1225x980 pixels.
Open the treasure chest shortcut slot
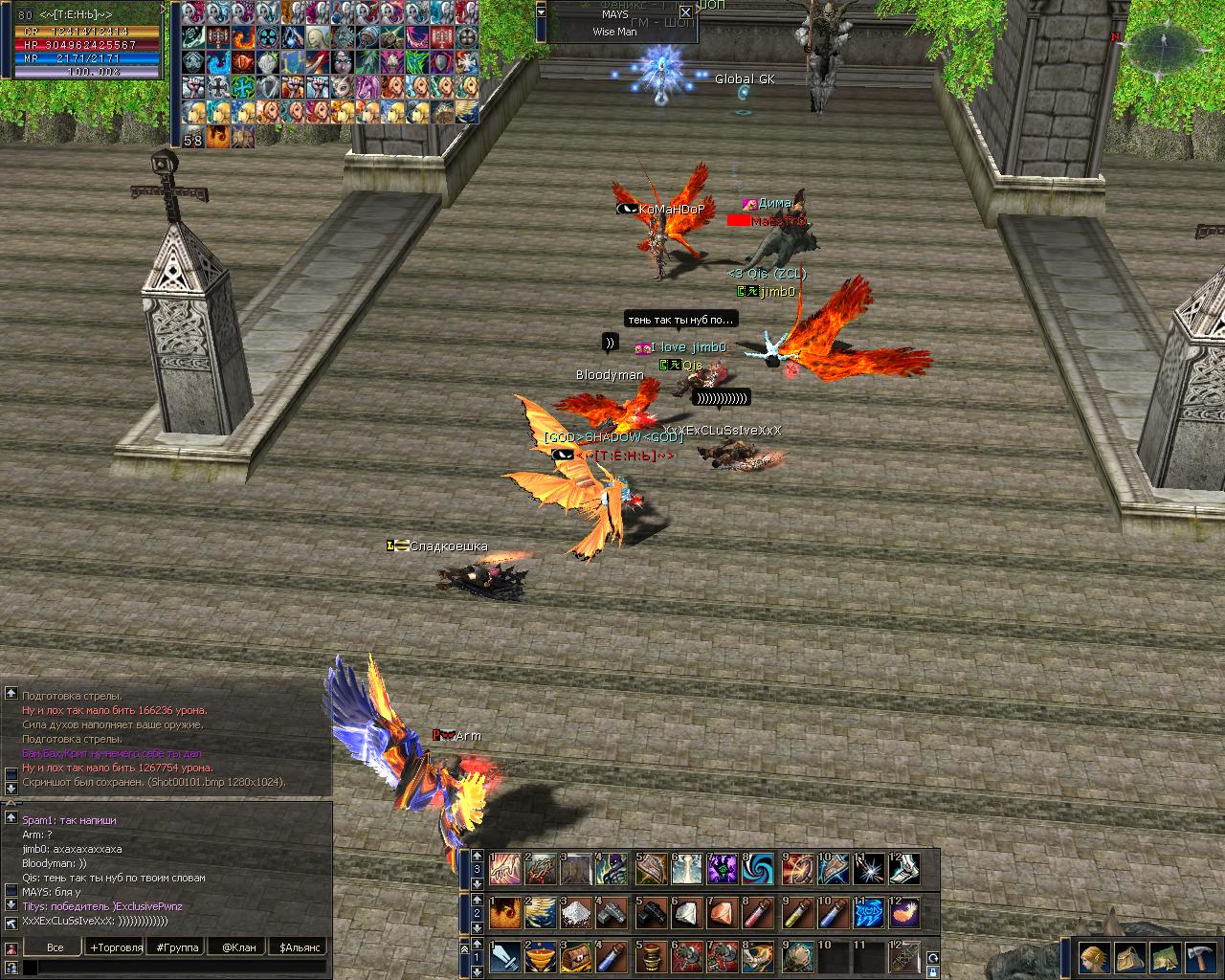coord(578,955)
